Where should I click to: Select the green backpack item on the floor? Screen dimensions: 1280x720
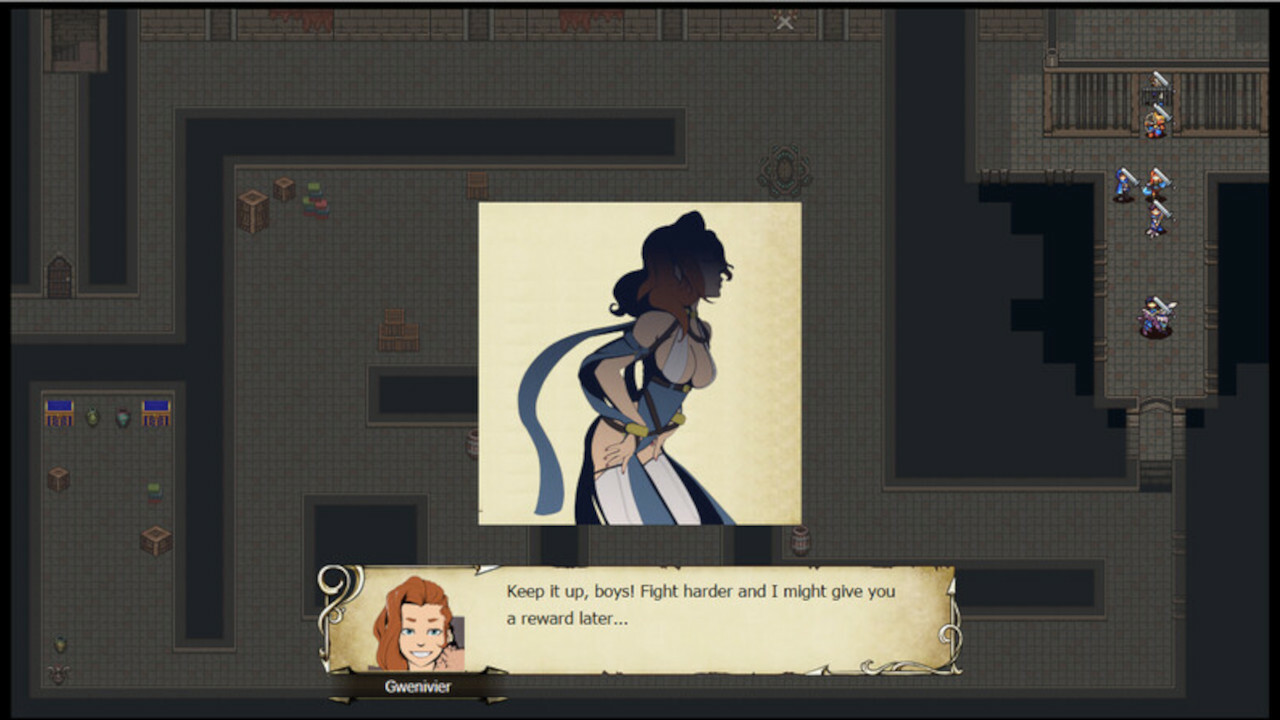pyautogui.click(x=154, y=491)
